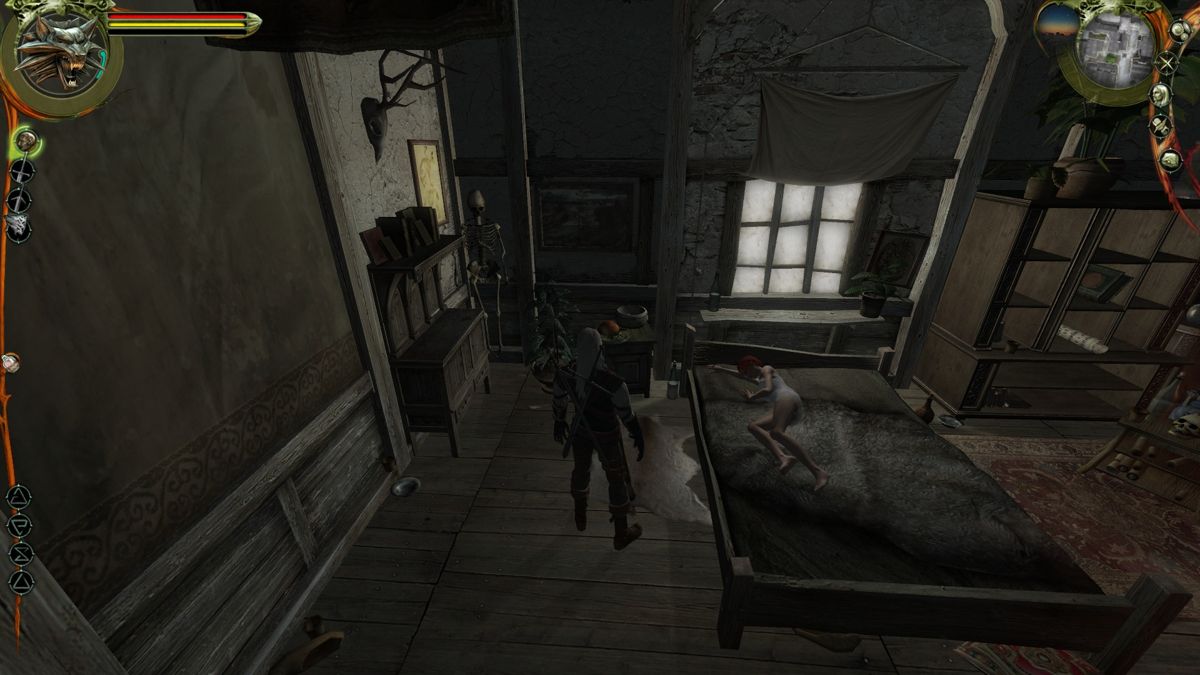This screenshot has width=1200, height=675.
Task: Click the crossed X icon
Action: tap(1167, 63)
